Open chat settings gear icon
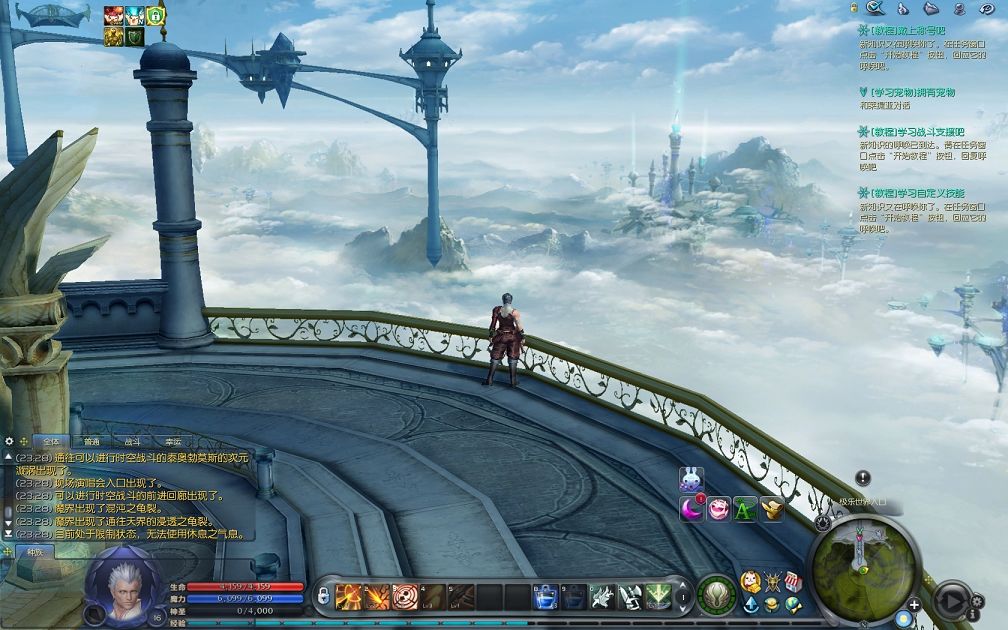1008x630 pixels. click(x=9, y=440)
